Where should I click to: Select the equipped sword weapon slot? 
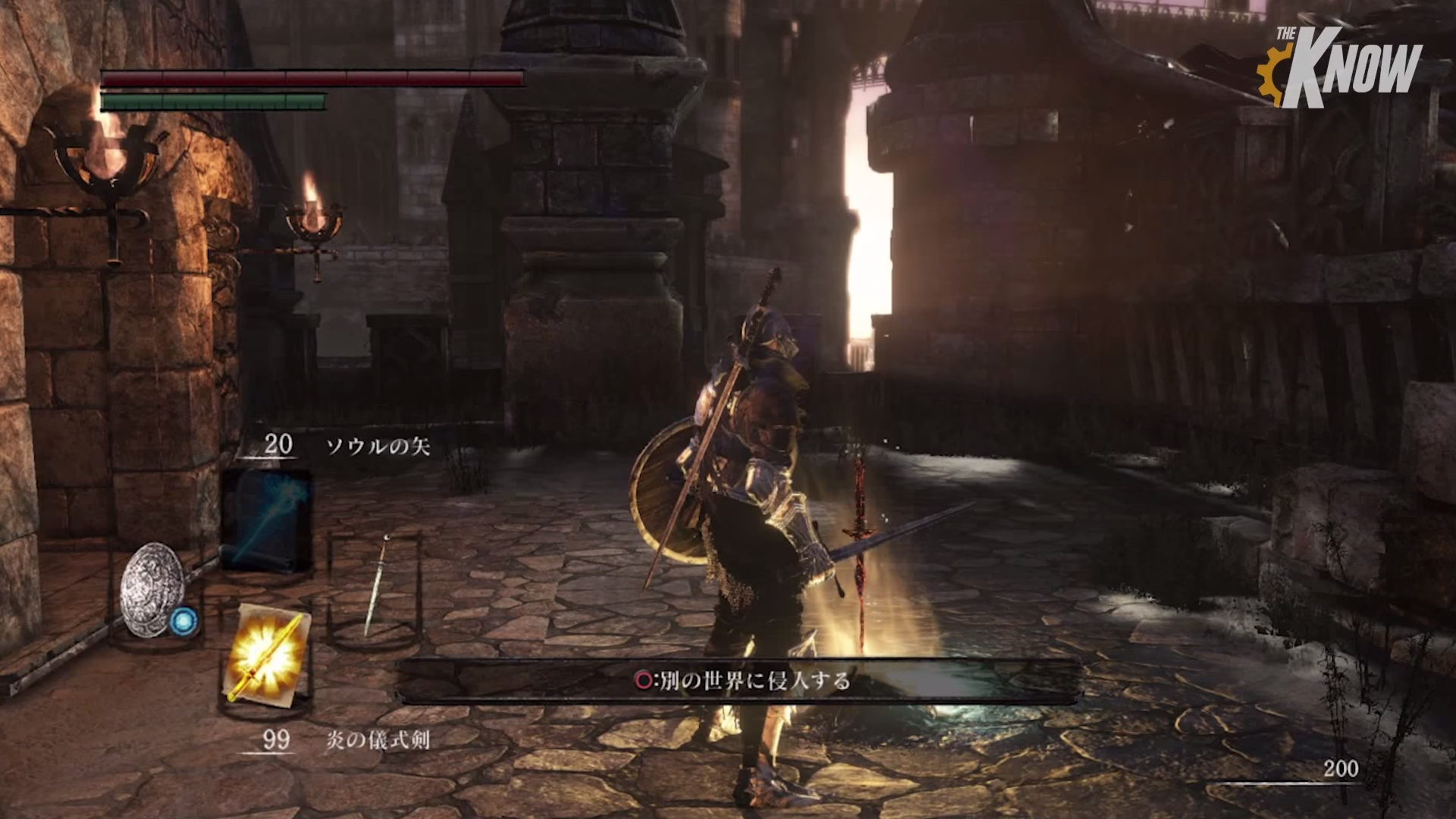[x=375, y=585]
